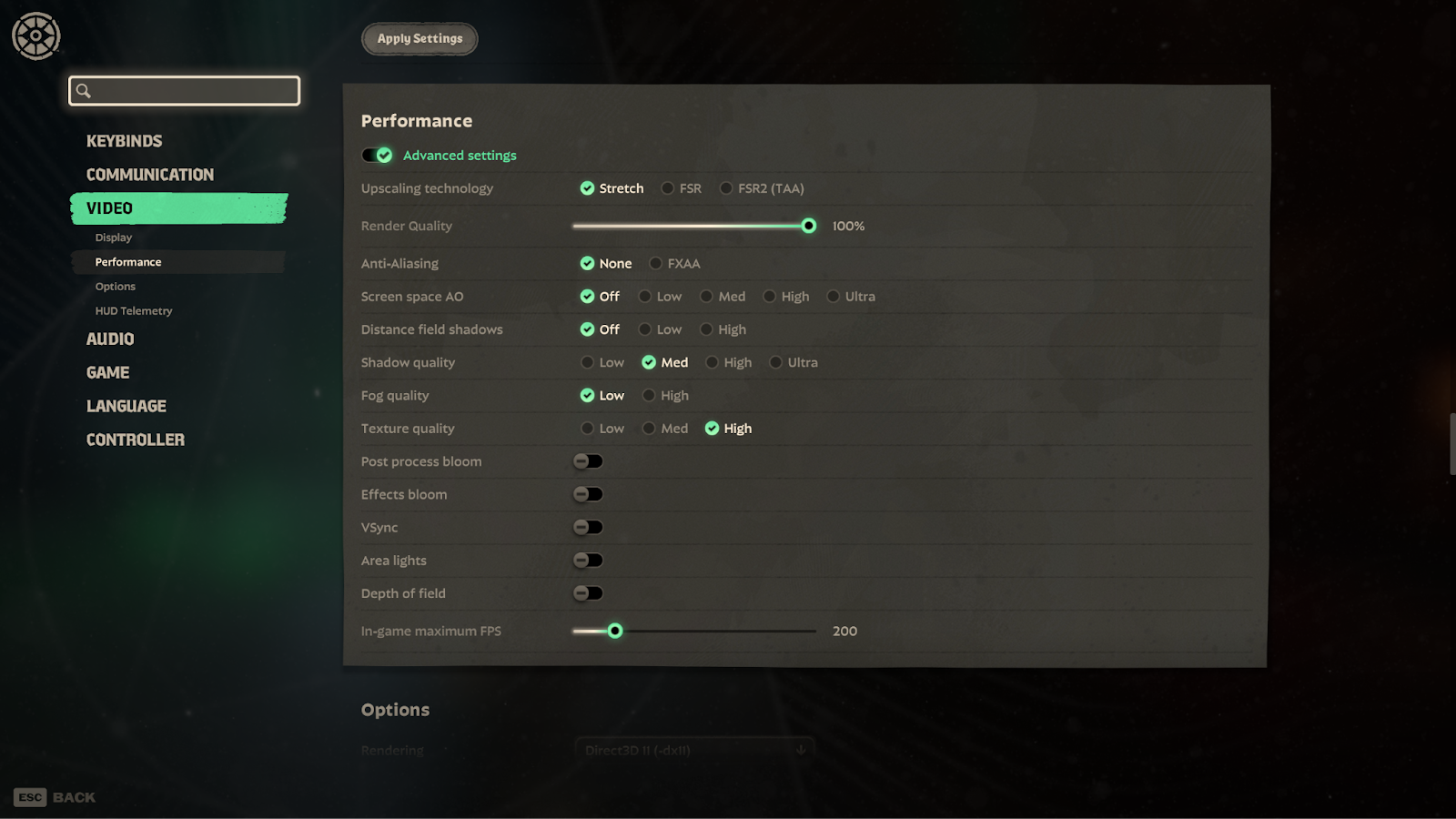Image resolution: width=1456 pixels, height=819 pixels.
Task: Click the Apply Settings button
Action: [420, 39]
